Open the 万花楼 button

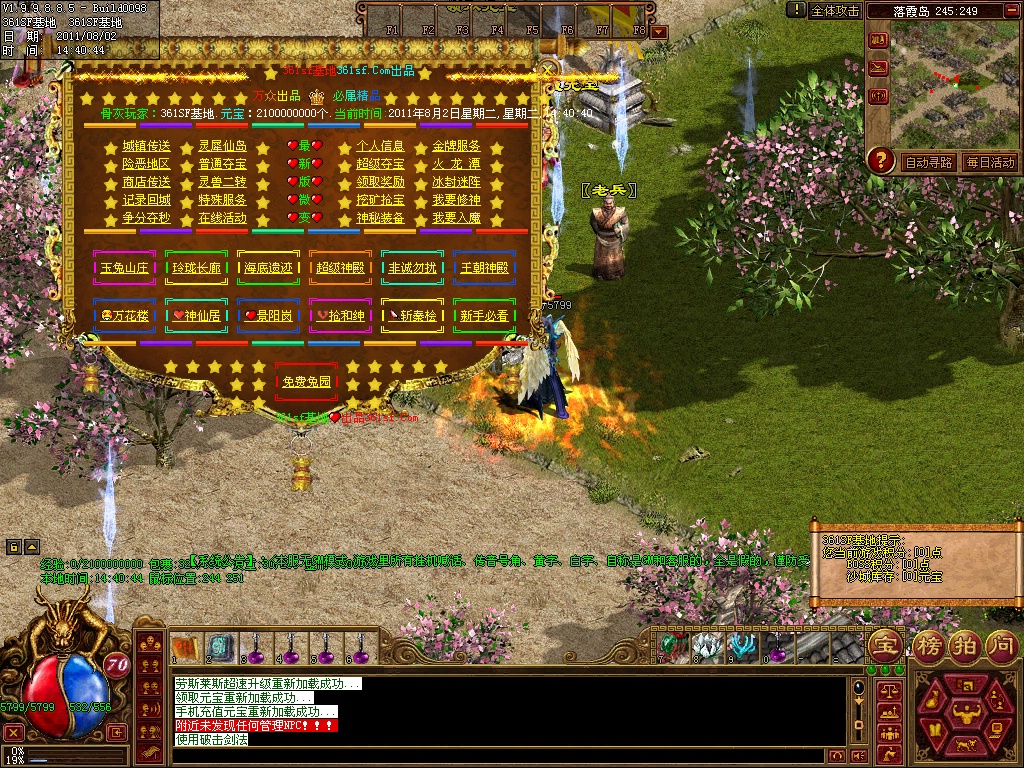tap(124, 316)
